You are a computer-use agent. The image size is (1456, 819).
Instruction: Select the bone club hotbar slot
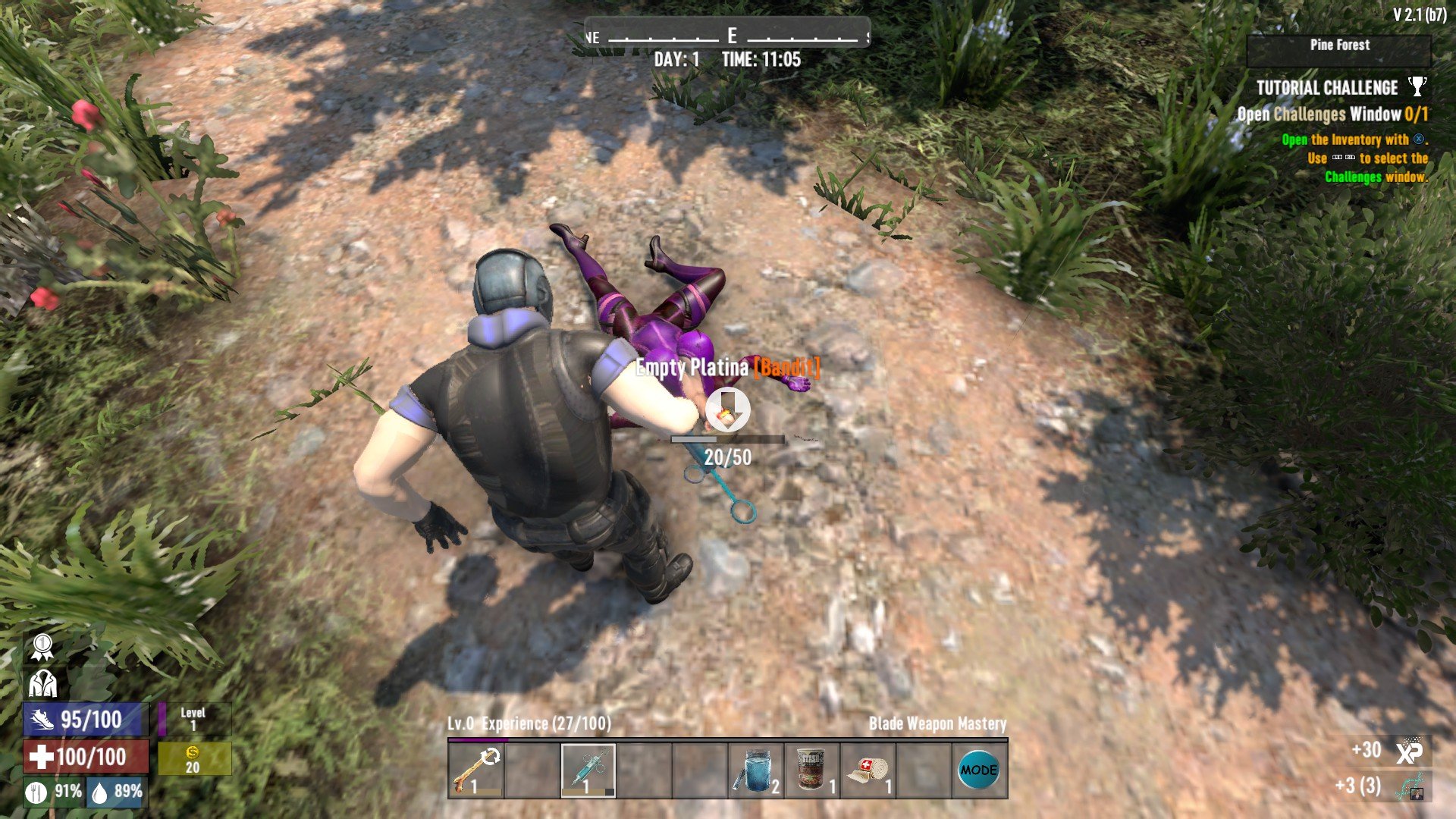(475, 770)
